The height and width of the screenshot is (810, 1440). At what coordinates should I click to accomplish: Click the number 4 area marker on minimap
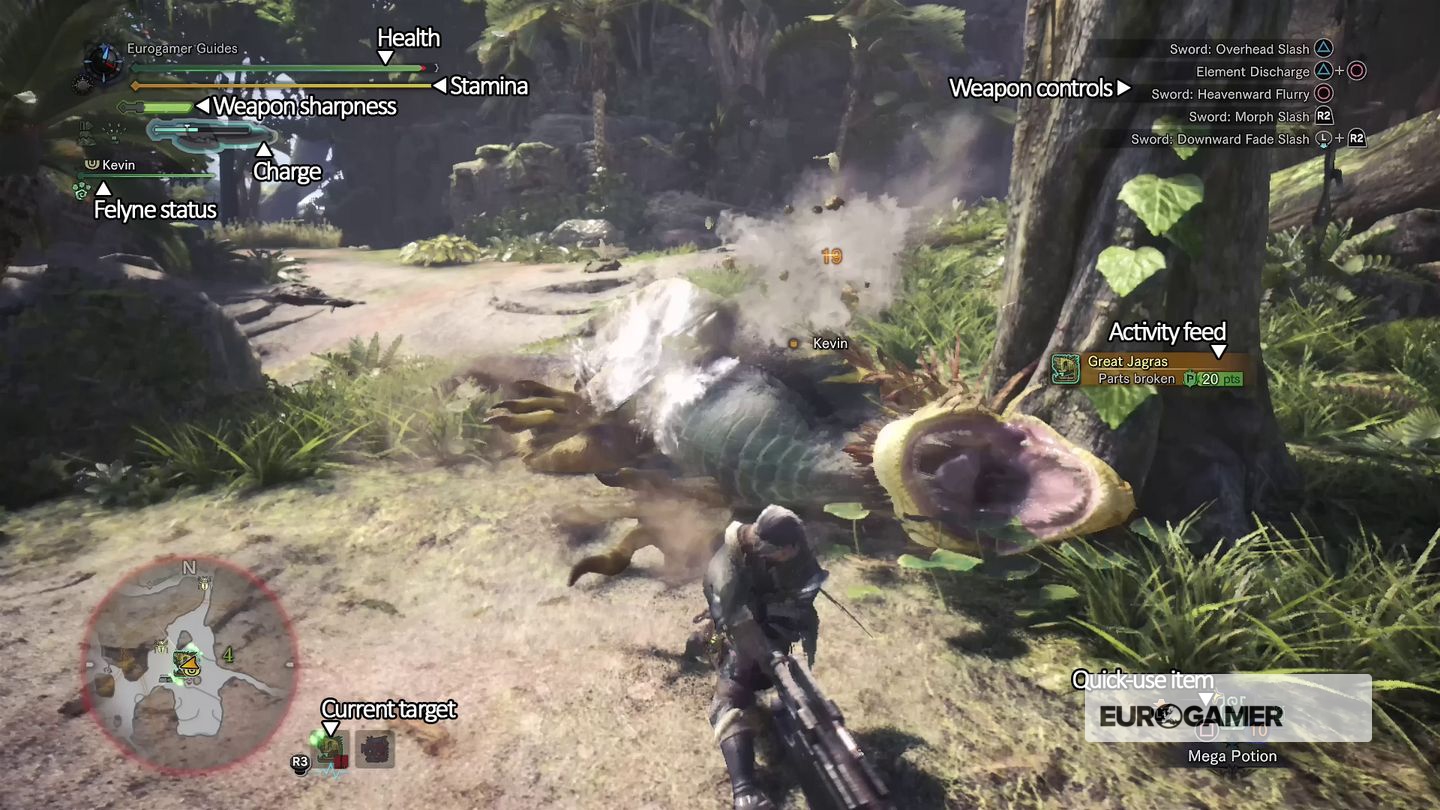(228, 655)
